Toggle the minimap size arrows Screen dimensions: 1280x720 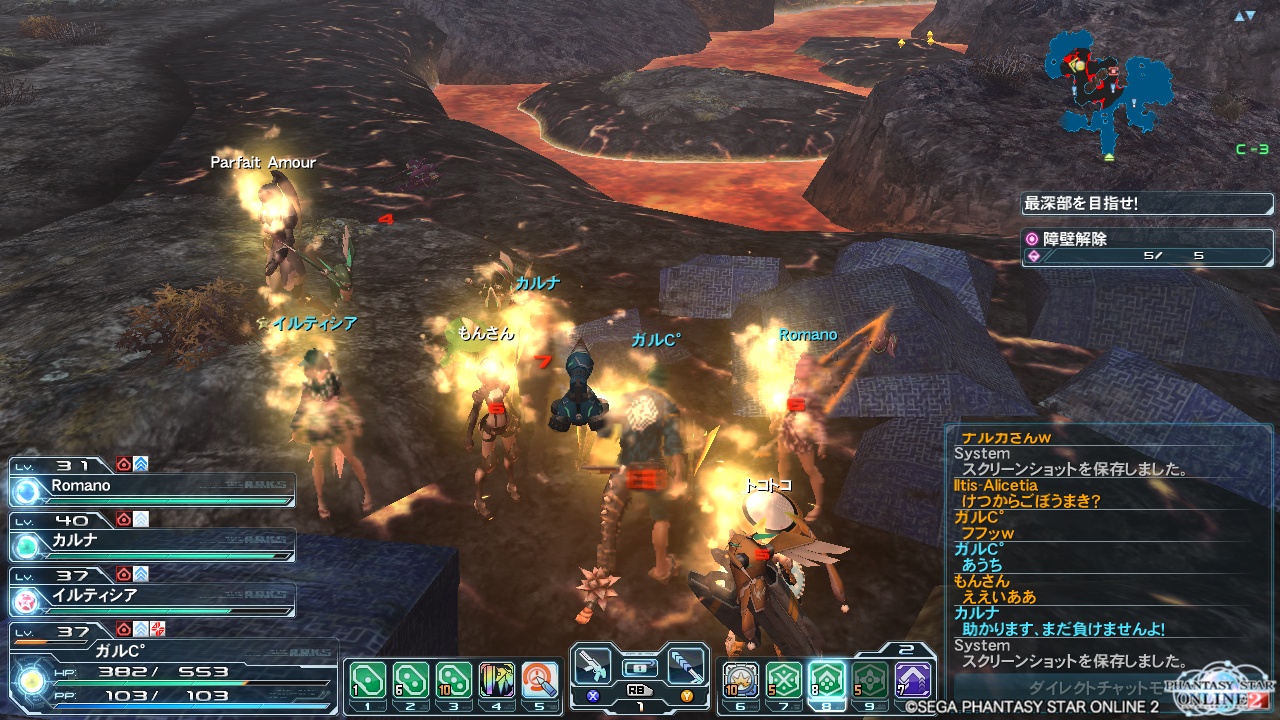1244,16
